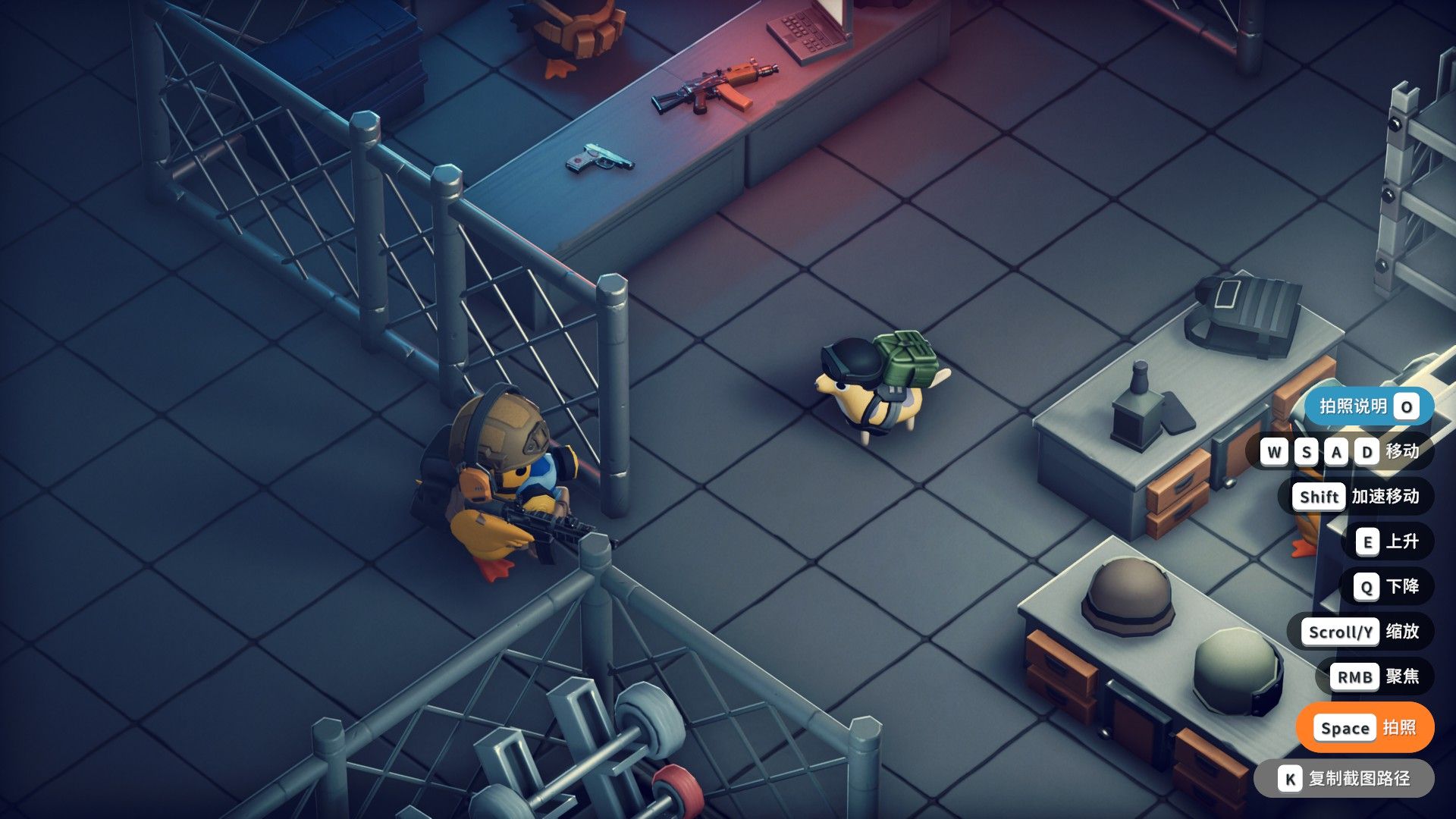This screenshot has height=819, width=1456.
Task: Toggle the blue 拍照说明 instructions button
Action: 1368,406
